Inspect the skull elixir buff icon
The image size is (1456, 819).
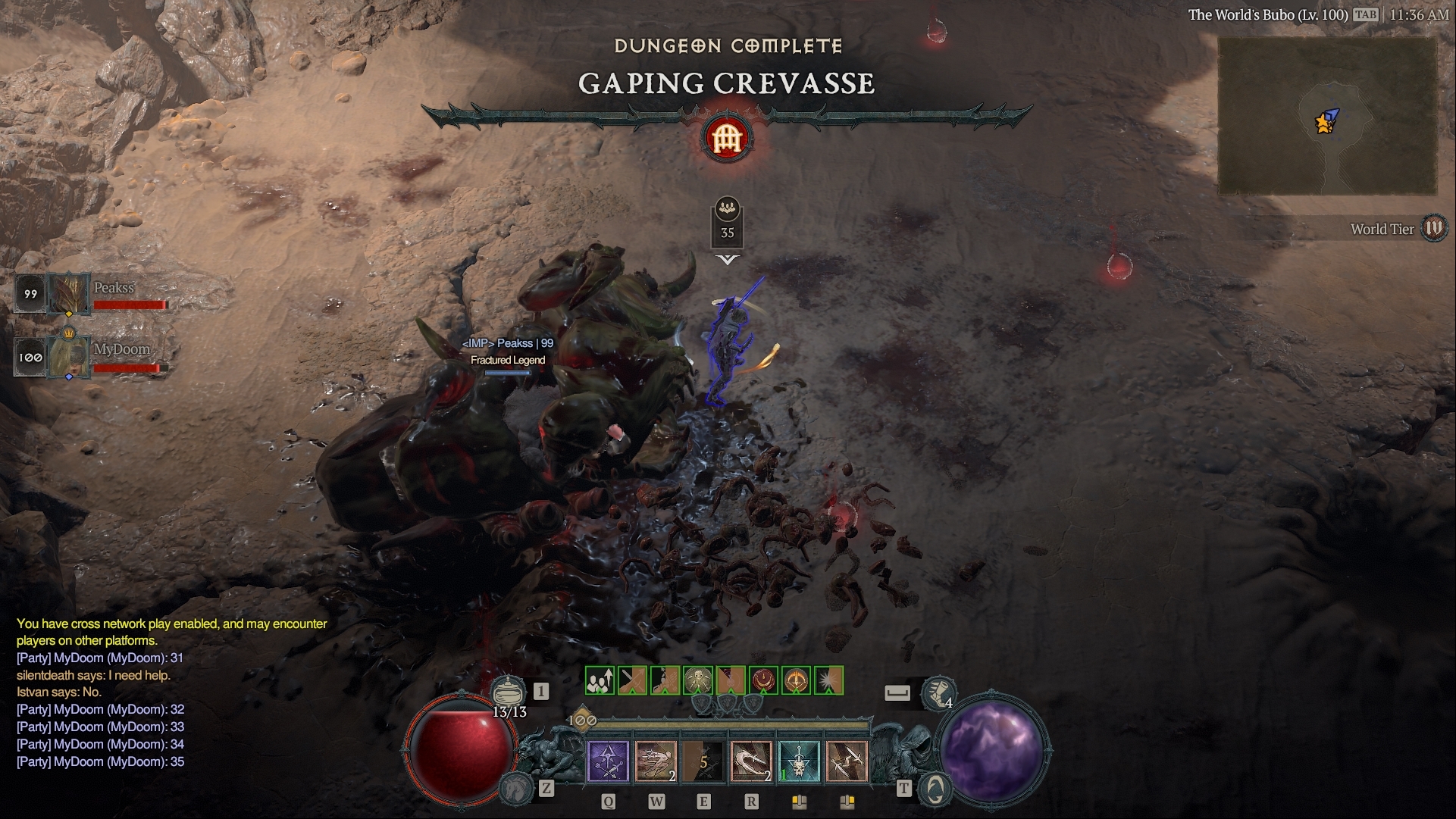tap(698, 680)
